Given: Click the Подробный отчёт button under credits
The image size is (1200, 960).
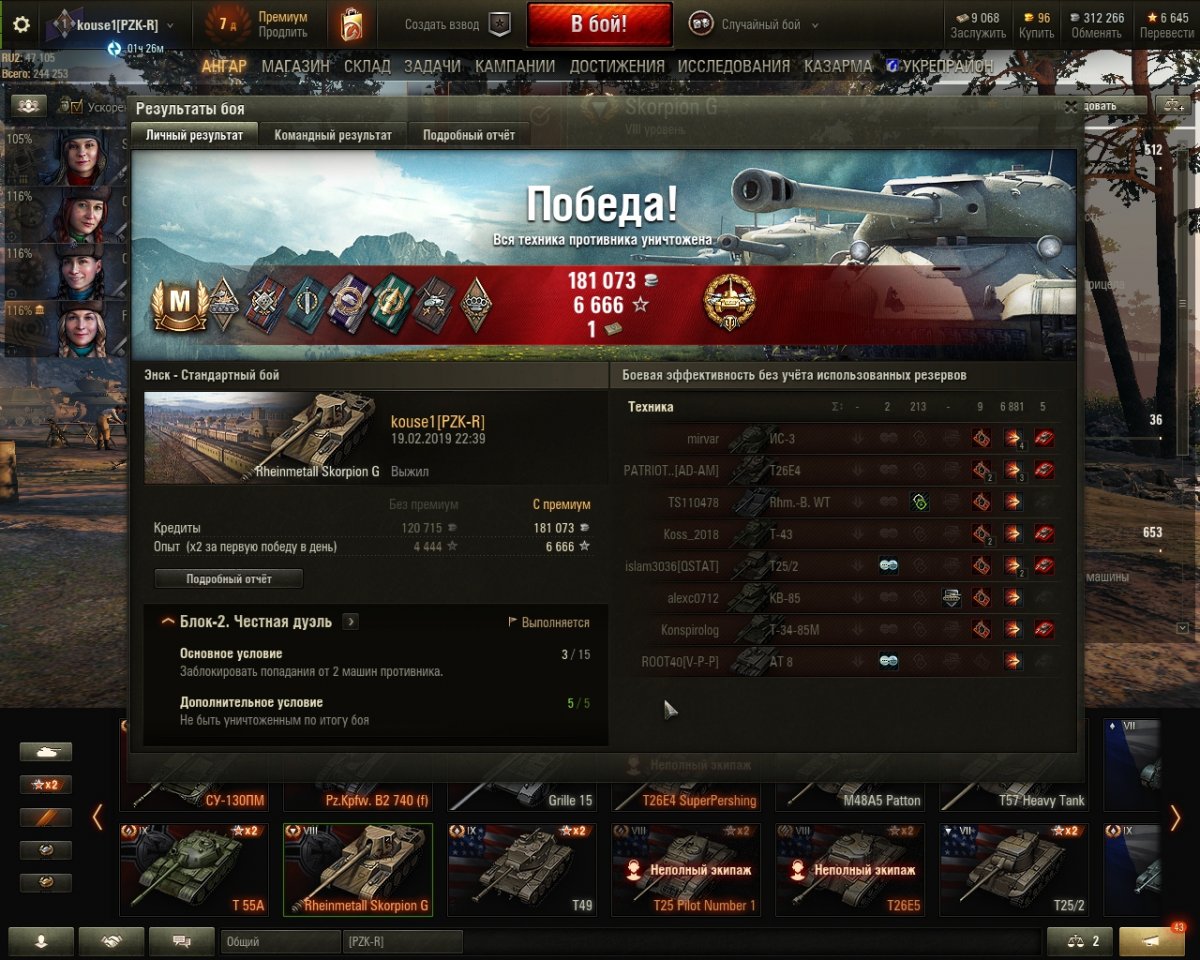Looking at the screenshot, I should [x=228, y=579].
